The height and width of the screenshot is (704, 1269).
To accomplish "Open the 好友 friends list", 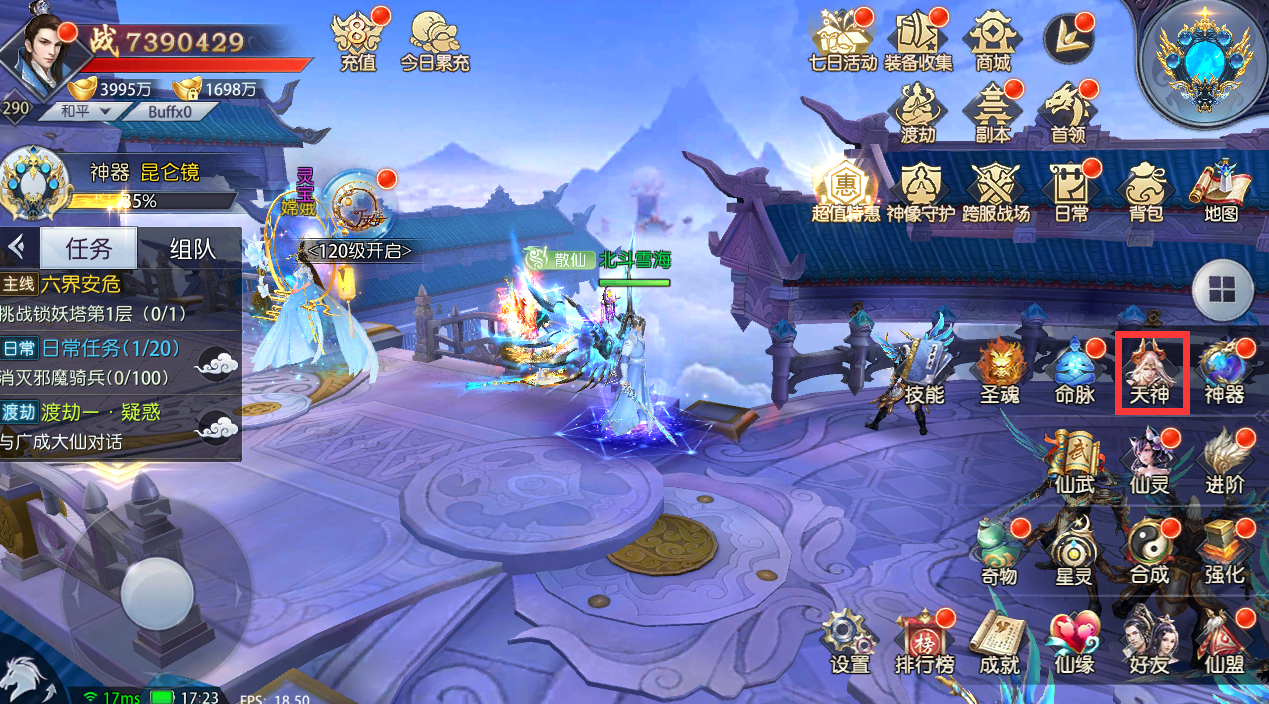I will (x=1146, y=642).
